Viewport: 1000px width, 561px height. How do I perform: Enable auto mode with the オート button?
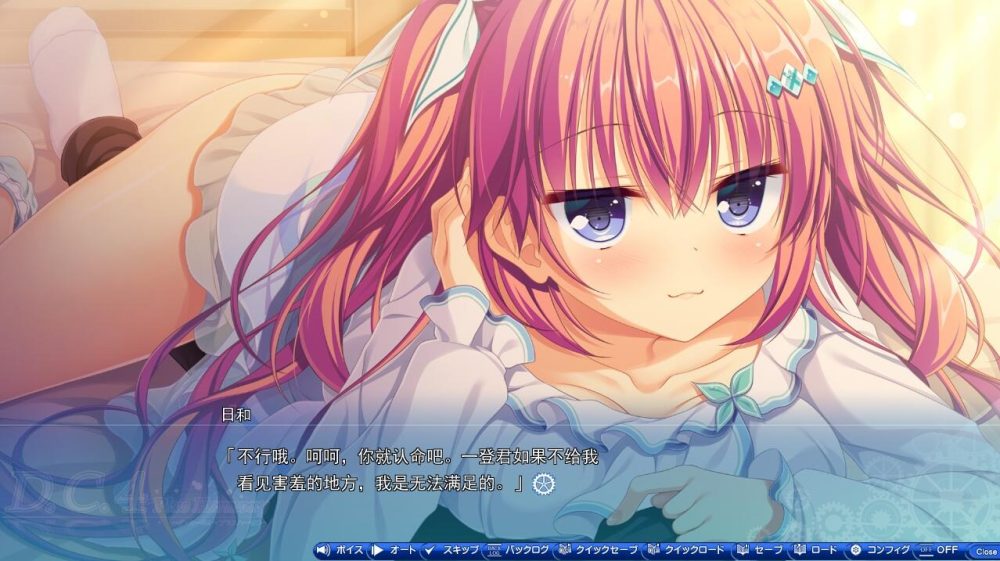pyautogui.click(x=395, y=550)
